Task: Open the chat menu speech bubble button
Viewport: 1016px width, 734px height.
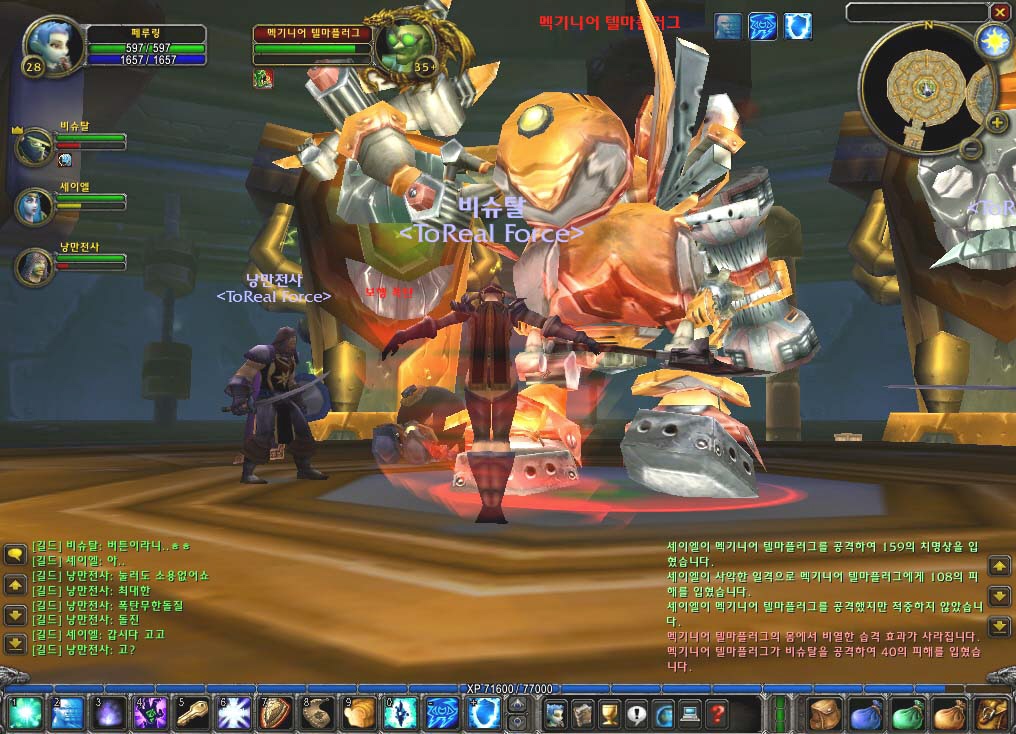Action: (15, 553)
